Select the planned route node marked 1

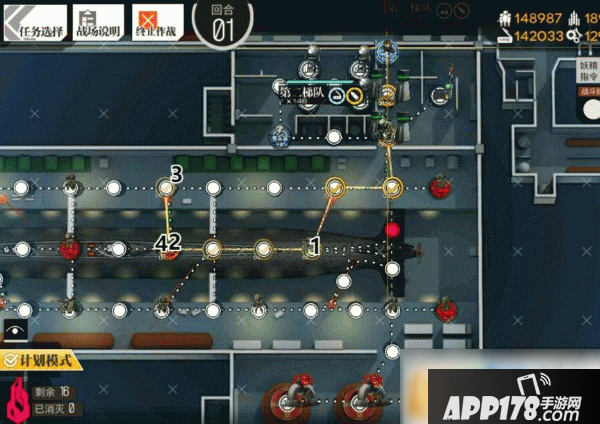(x=312, y=248)
